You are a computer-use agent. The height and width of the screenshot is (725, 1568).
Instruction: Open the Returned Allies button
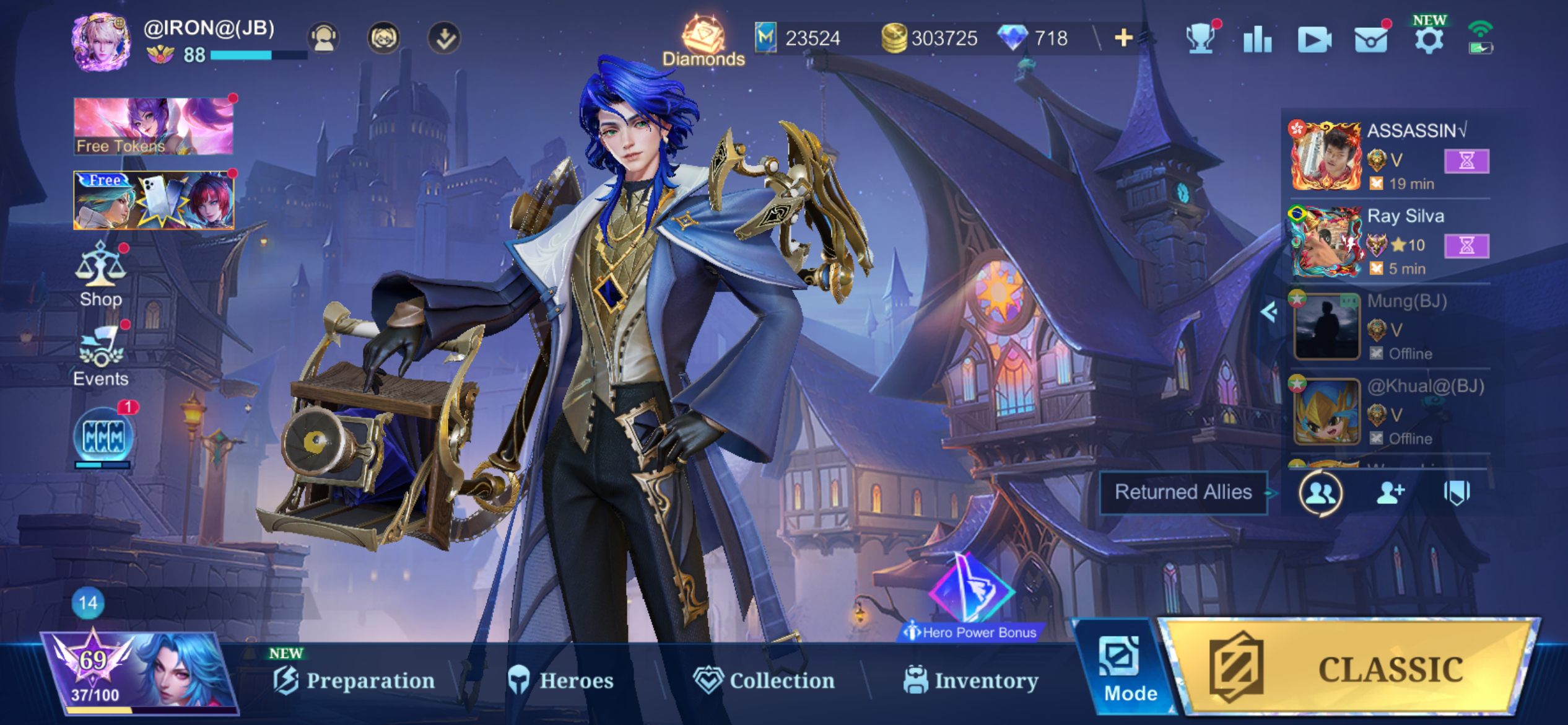(x=1183, y=492)
